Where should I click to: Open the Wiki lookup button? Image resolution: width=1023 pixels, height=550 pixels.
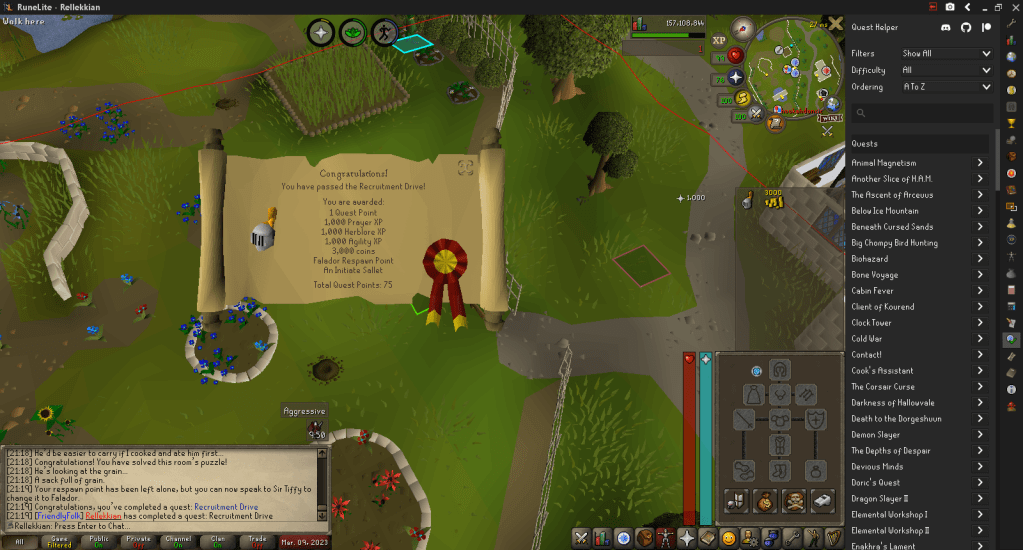[x=830, y=117]
